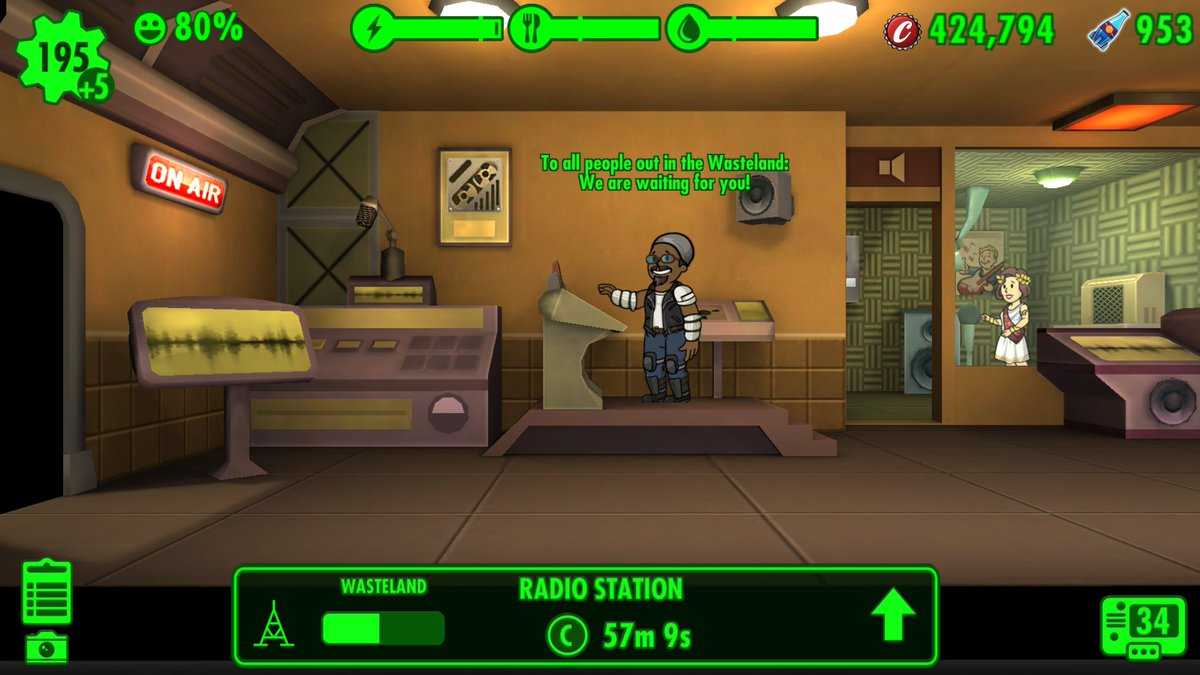Open the bottle caps currency icon
1200x675 pixels.
902,30
